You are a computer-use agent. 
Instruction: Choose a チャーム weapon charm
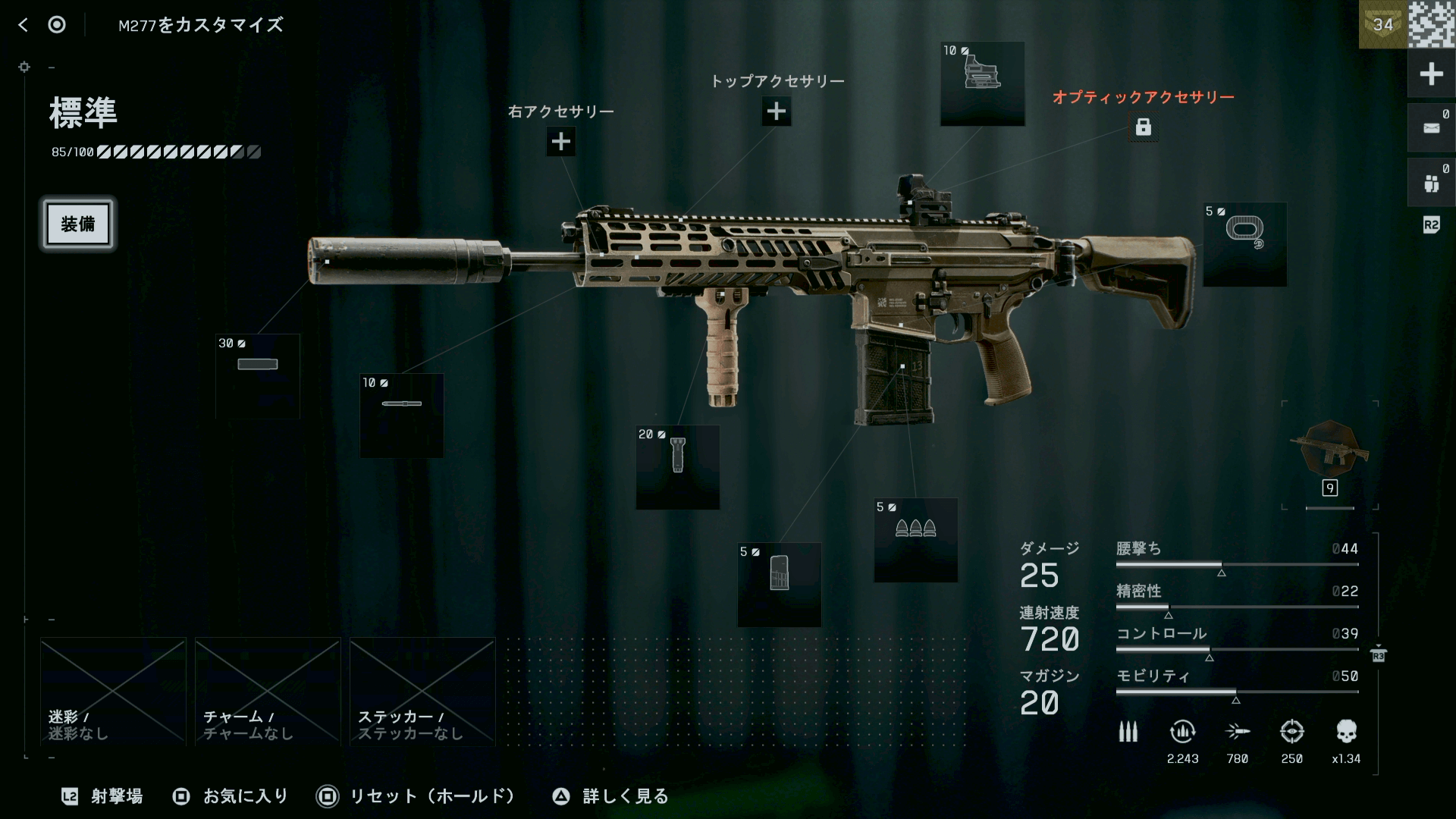[x=268, y=691]
